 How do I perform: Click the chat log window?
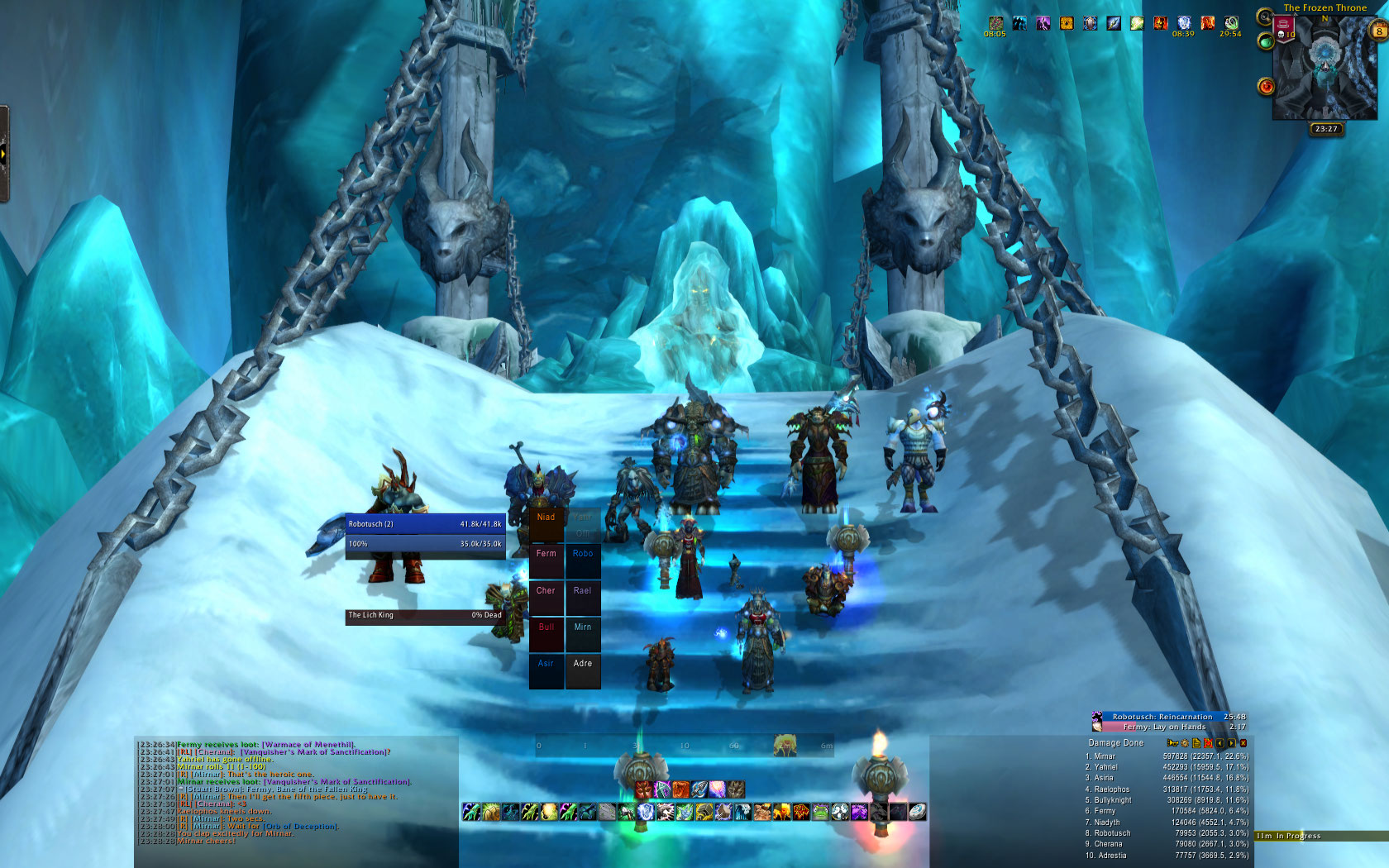(296, 794)
